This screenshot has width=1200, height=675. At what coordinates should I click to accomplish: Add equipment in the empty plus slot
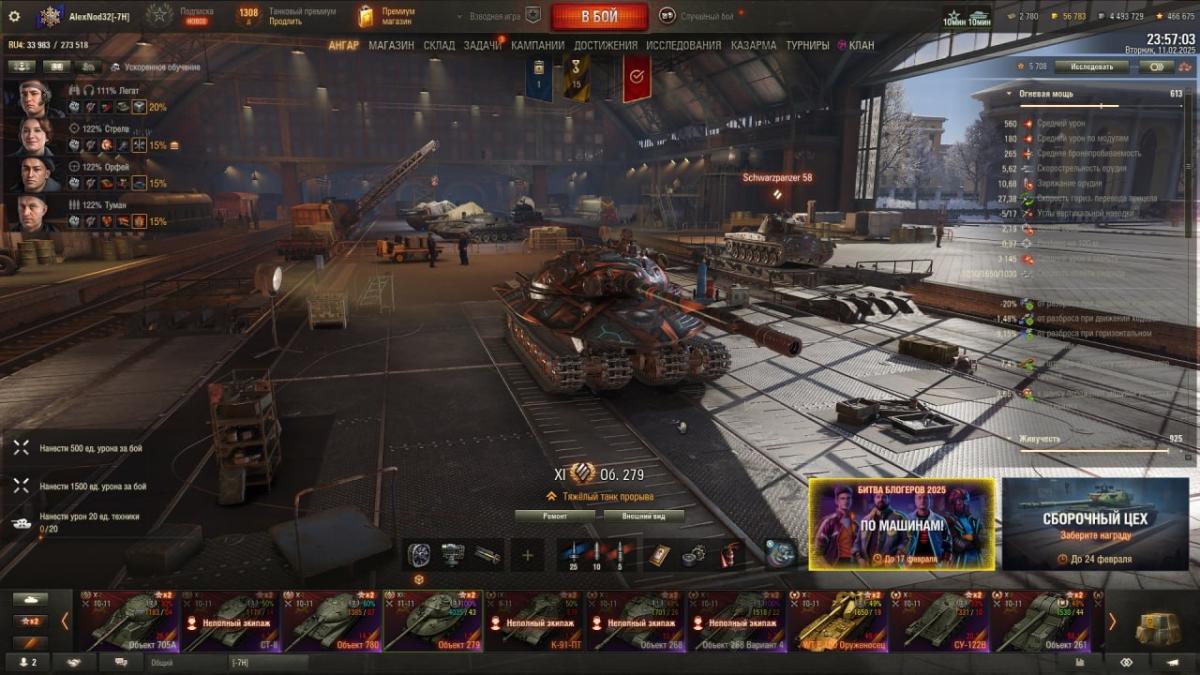coord(527,554)
